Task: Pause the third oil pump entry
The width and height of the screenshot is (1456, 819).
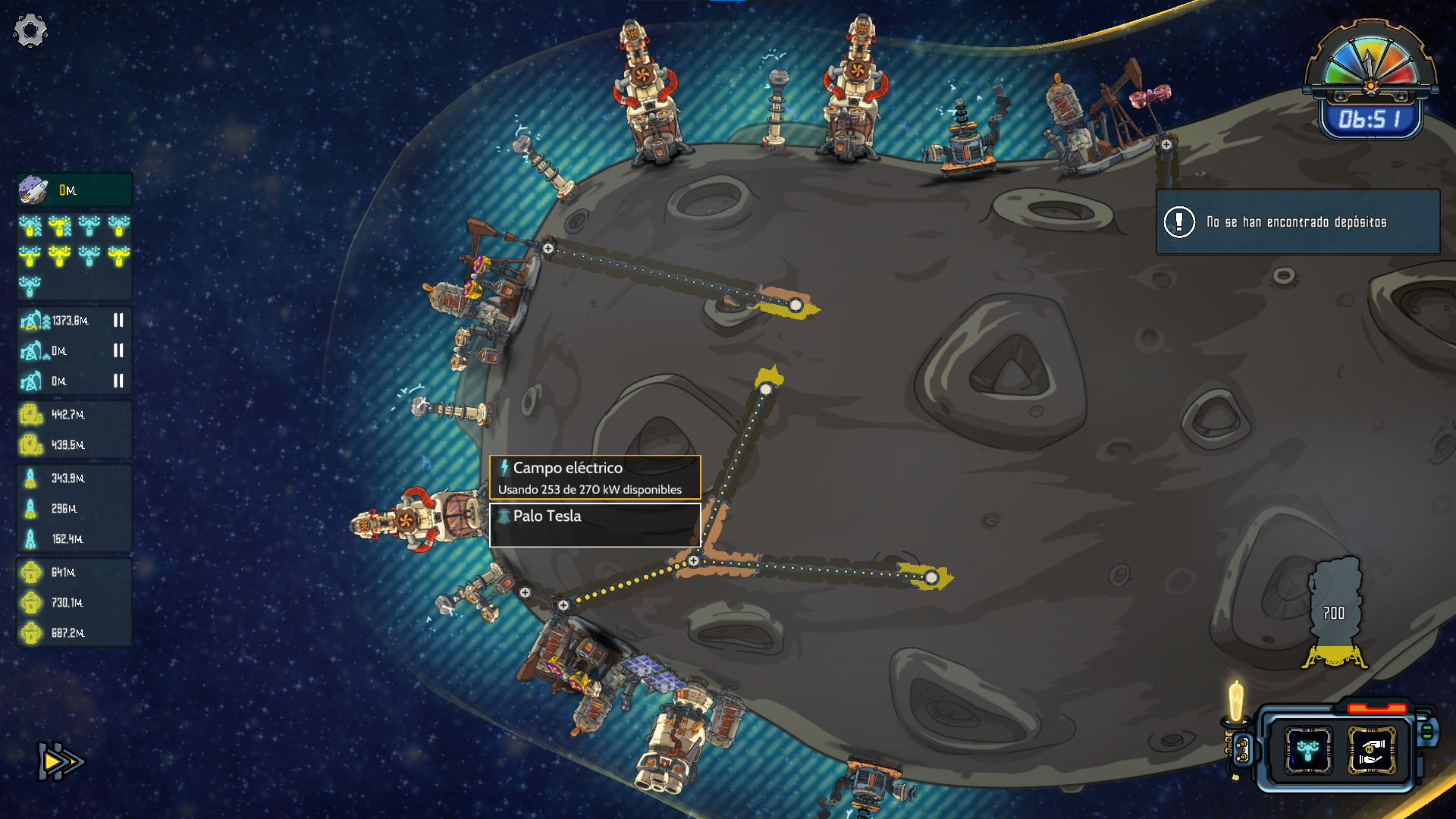Action: click(118, 382)
